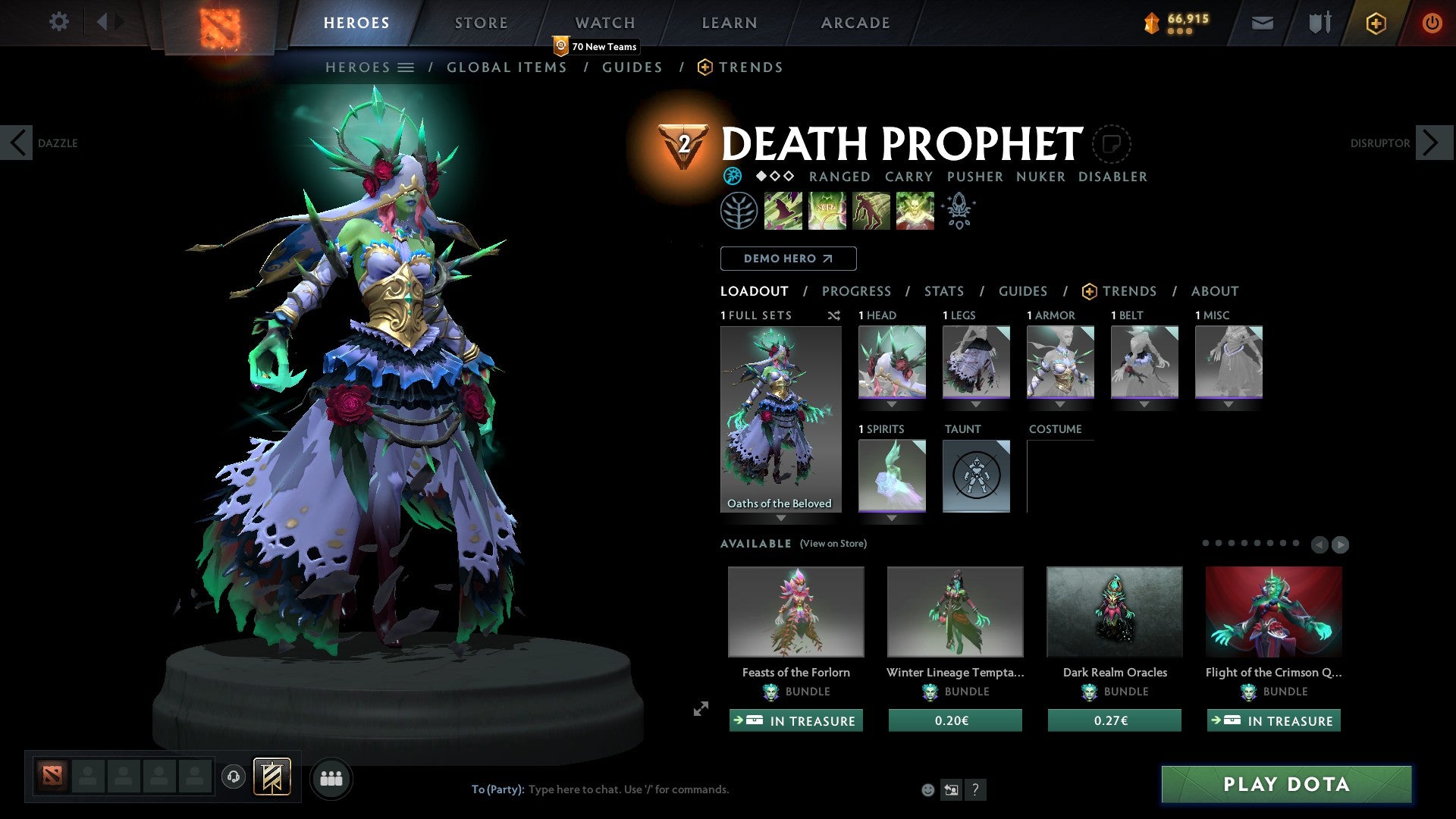Click the armory shield and sword icon
The width and height of the screenshot is (1456, 819).
point(1318,23)
